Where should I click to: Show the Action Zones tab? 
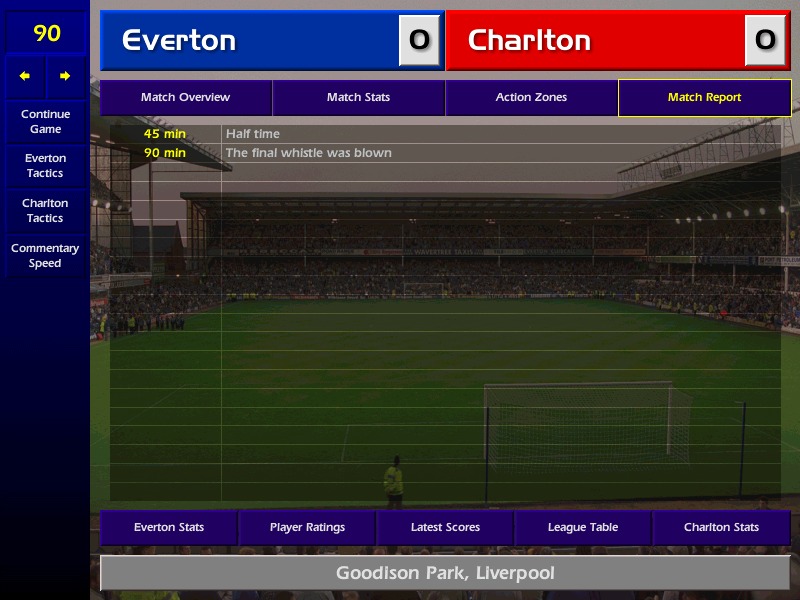pos(531,98)
